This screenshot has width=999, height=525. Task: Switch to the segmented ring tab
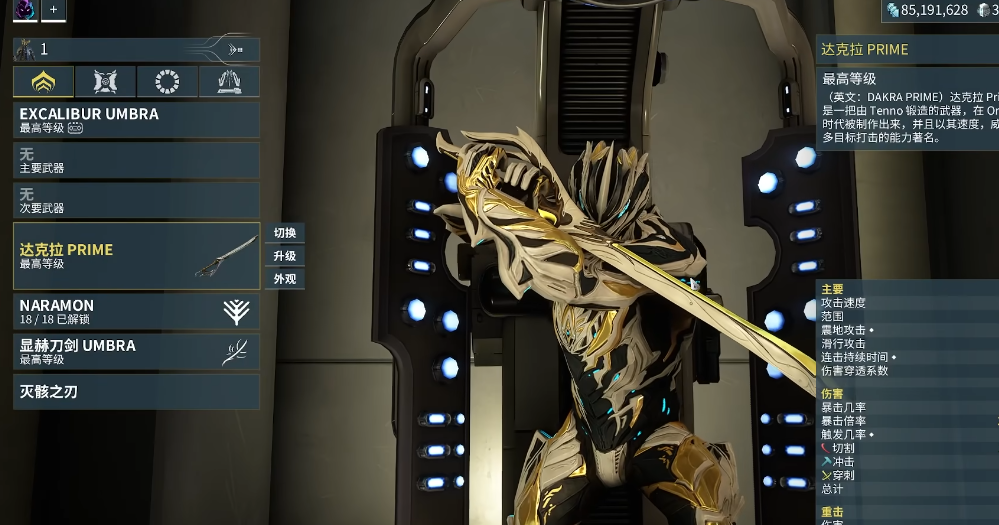coord(167,81)
